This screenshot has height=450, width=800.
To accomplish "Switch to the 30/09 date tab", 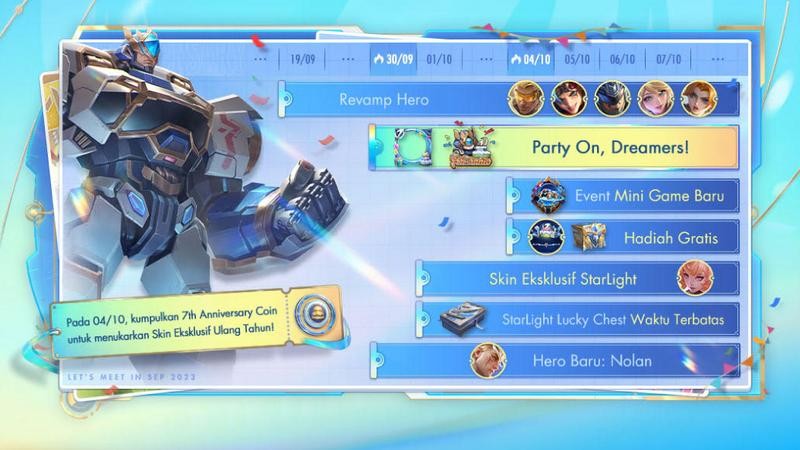I will (393, 59).
